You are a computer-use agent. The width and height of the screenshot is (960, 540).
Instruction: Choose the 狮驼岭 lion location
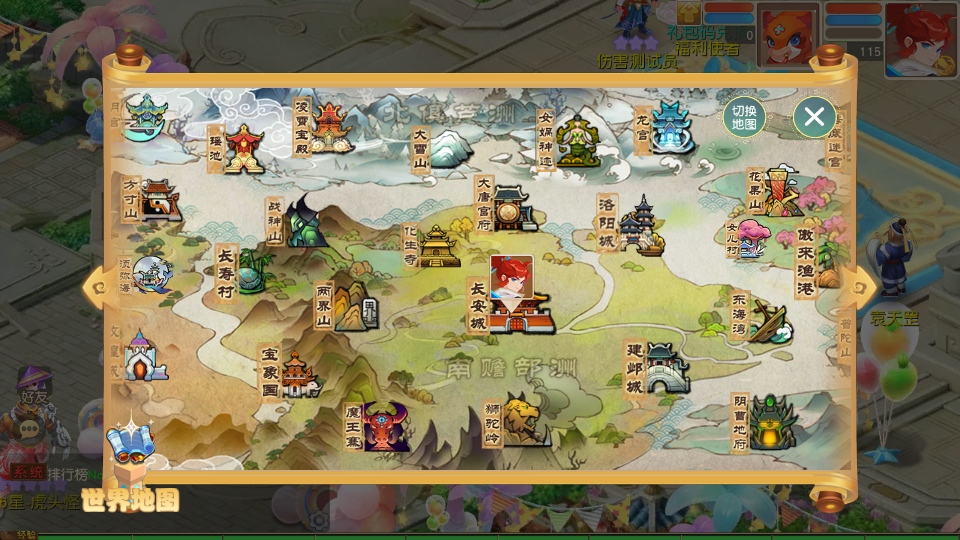[x=525, y=420]
